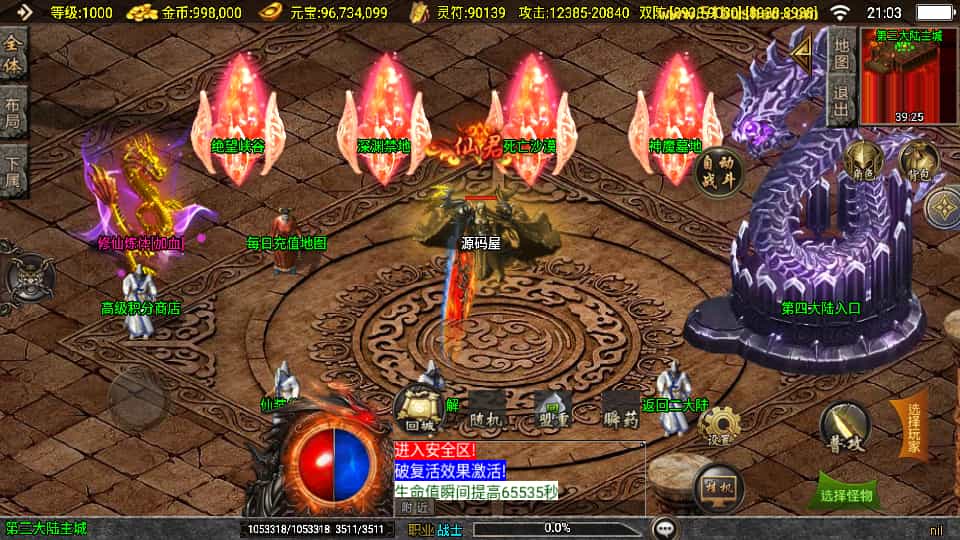This screenshot has width=960, height=540.
Task: Use the 回城 return-to-town skill
Action: (x=416, y=409)
